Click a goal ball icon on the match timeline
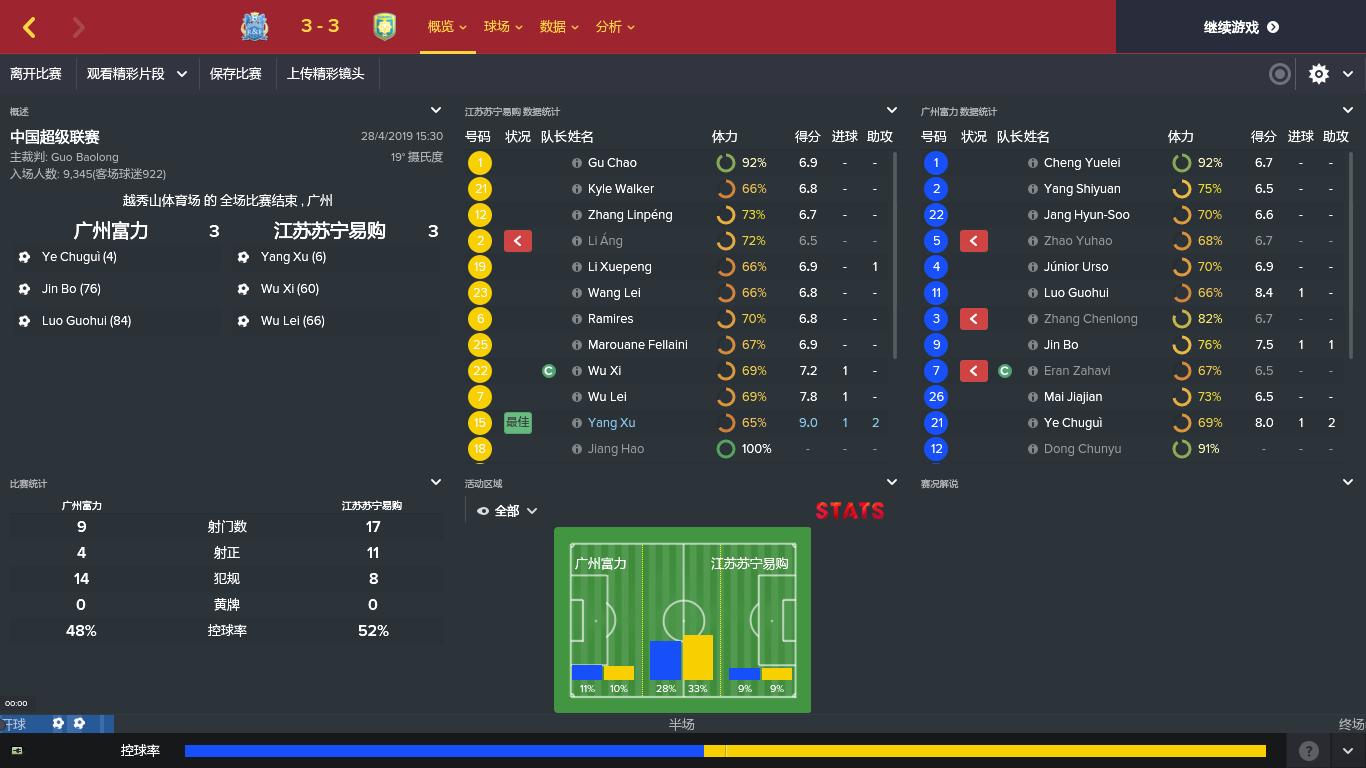The width and height of the screenshot is (1366, 768). point(58,722)
